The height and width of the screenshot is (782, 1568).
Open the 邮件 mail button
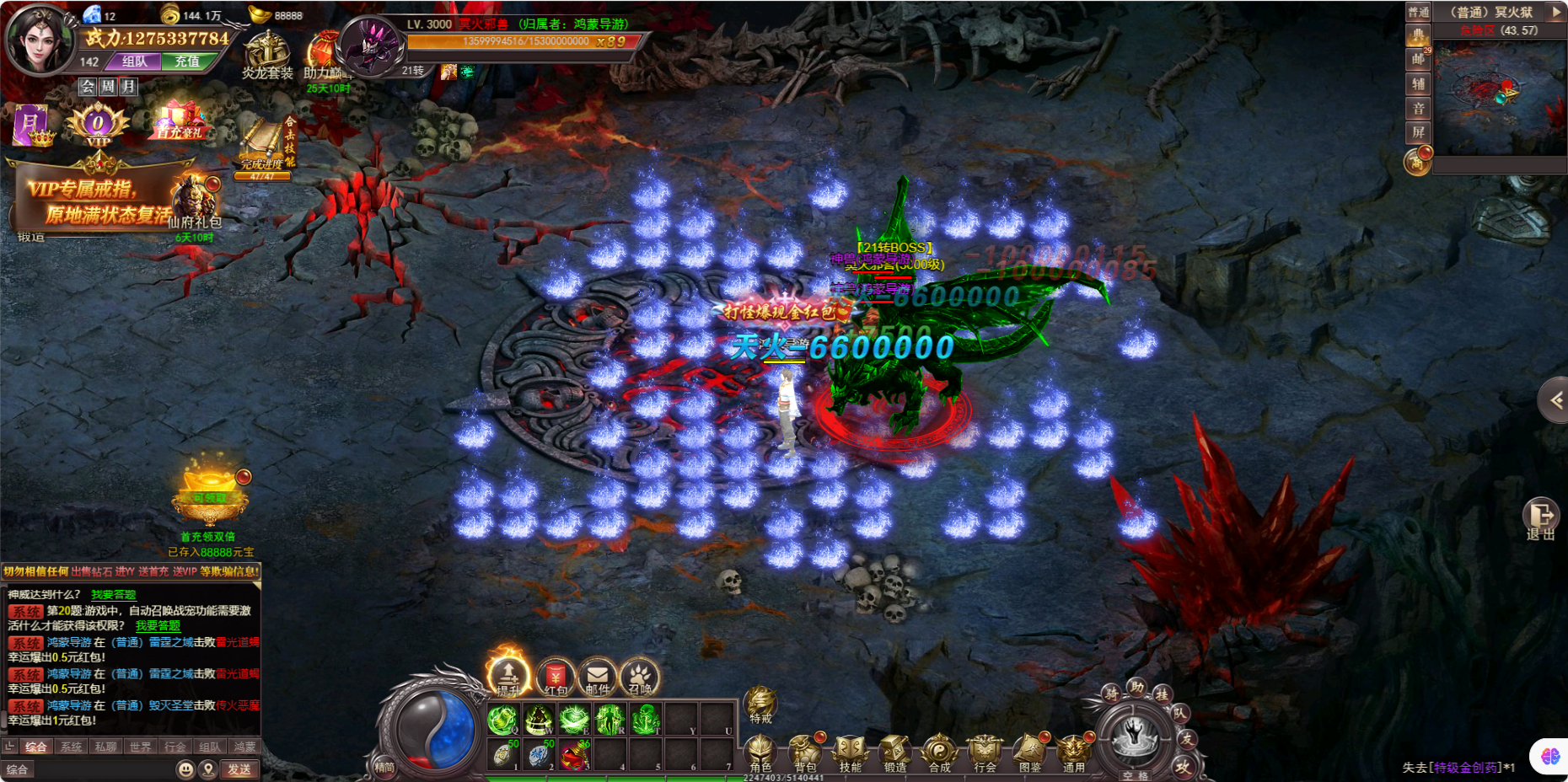click(598, 677)
